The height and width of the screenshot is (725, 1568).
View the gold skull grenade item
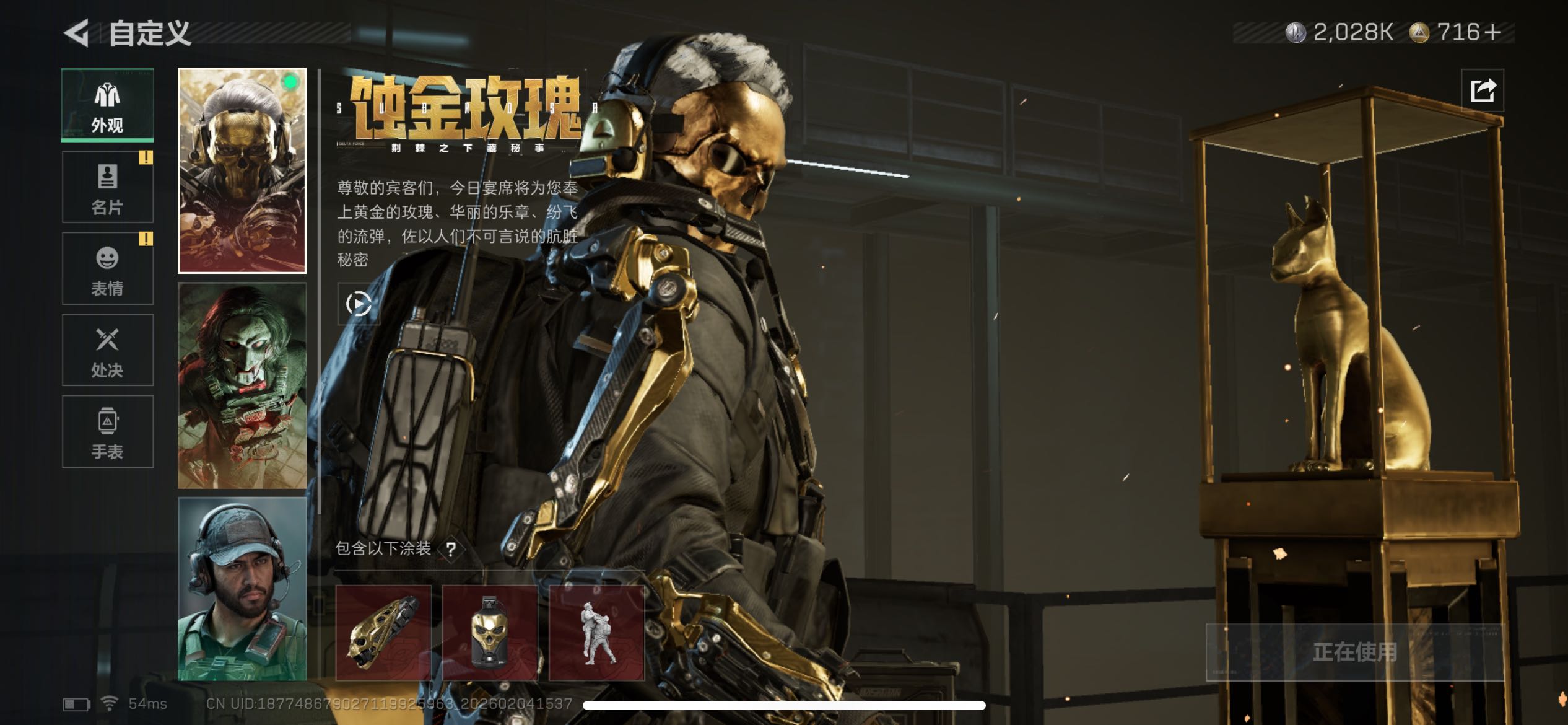[490, 633]
